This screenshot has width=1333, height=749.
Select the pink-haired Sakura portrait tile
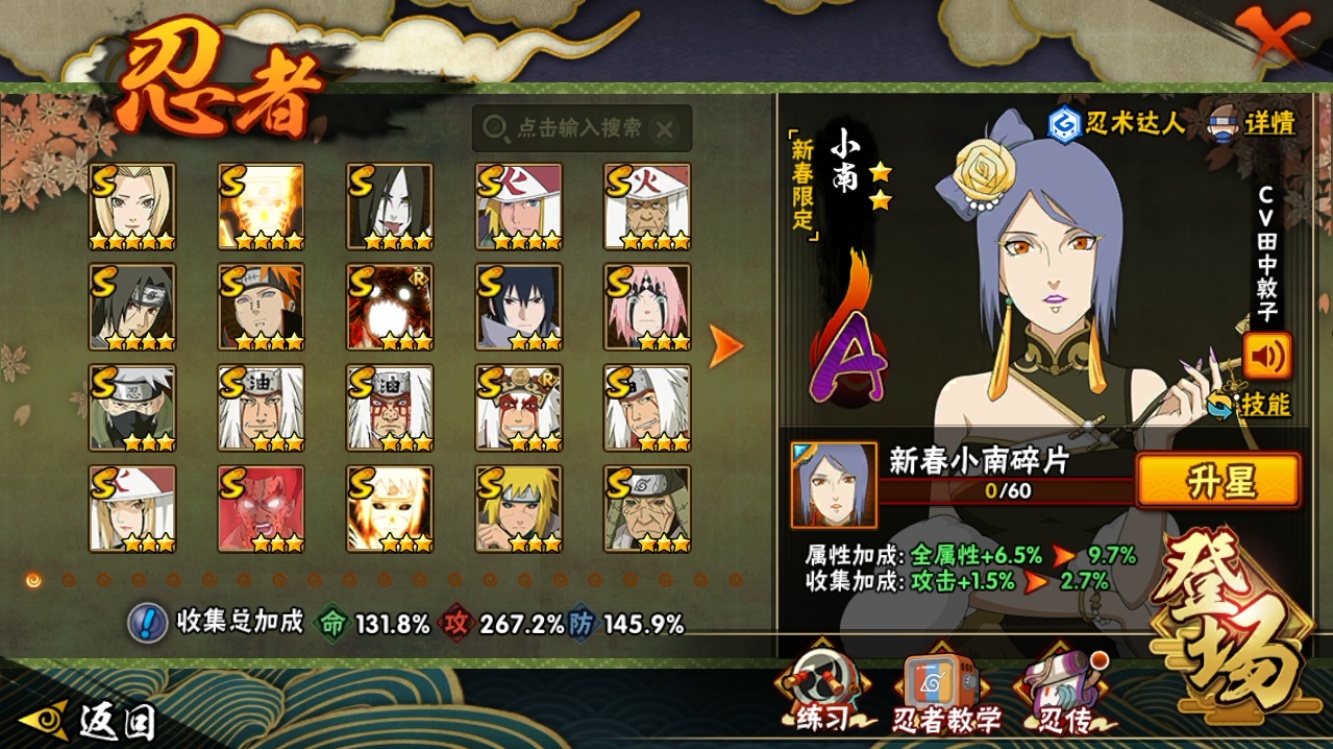pos(647,307)
